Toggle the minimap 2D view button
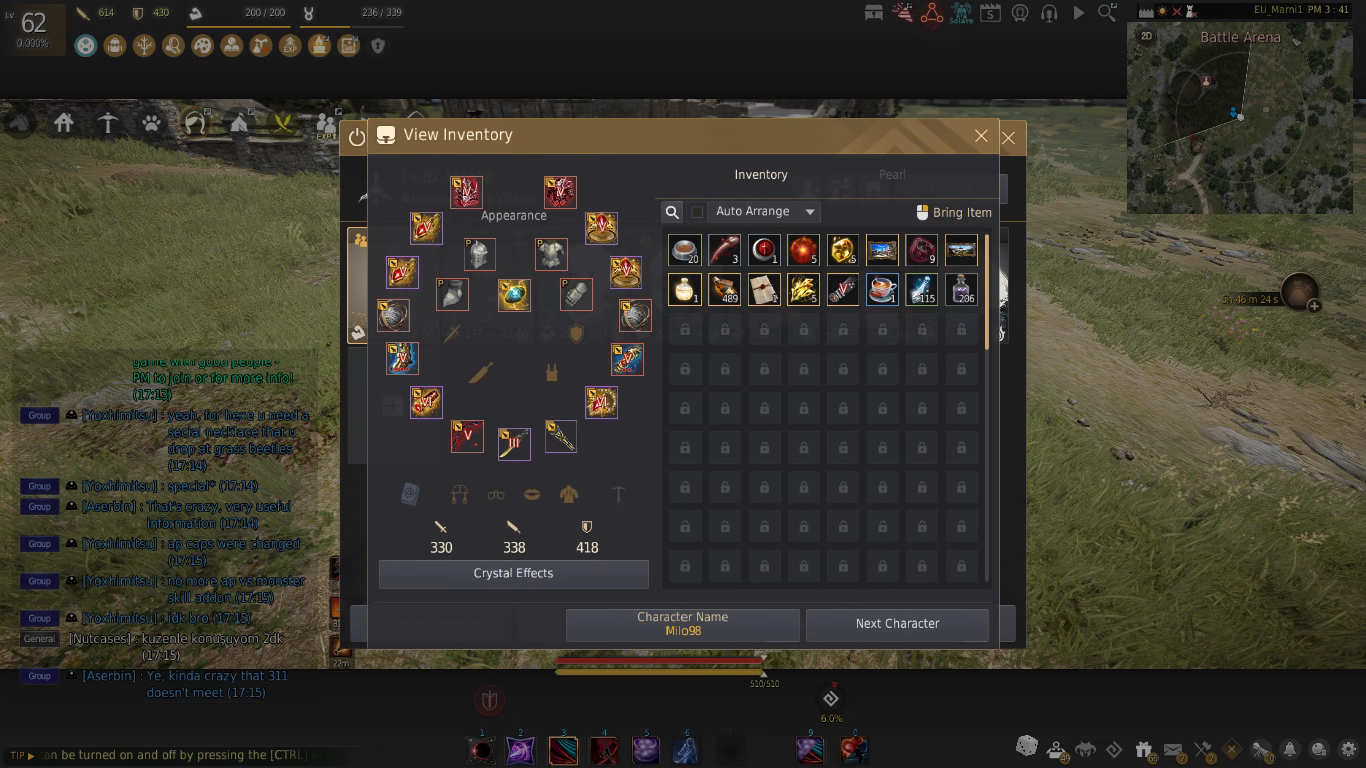The image size is (1366, 768). [x=1146, y=36]
